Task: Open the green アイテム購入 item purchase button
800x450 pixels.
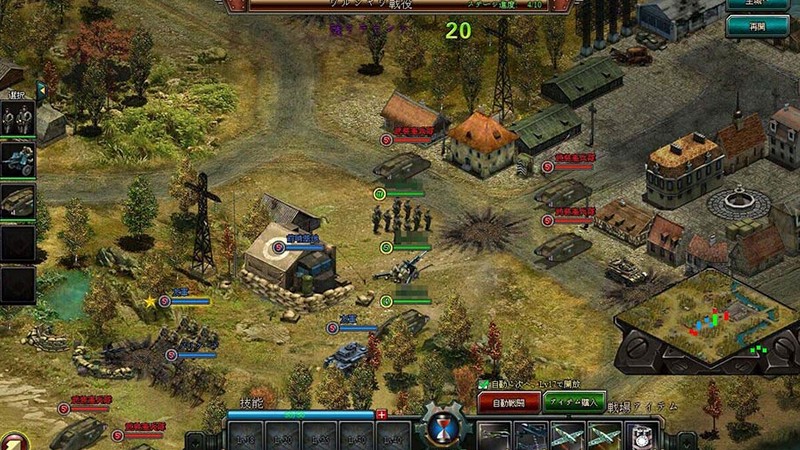Action: (574, 402)
